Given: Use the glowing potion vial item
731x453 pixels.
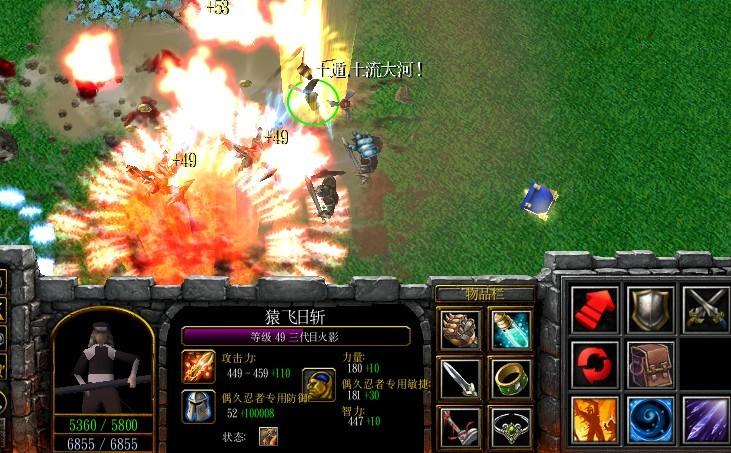Looking at the screenshot, I should click(511, 329).
